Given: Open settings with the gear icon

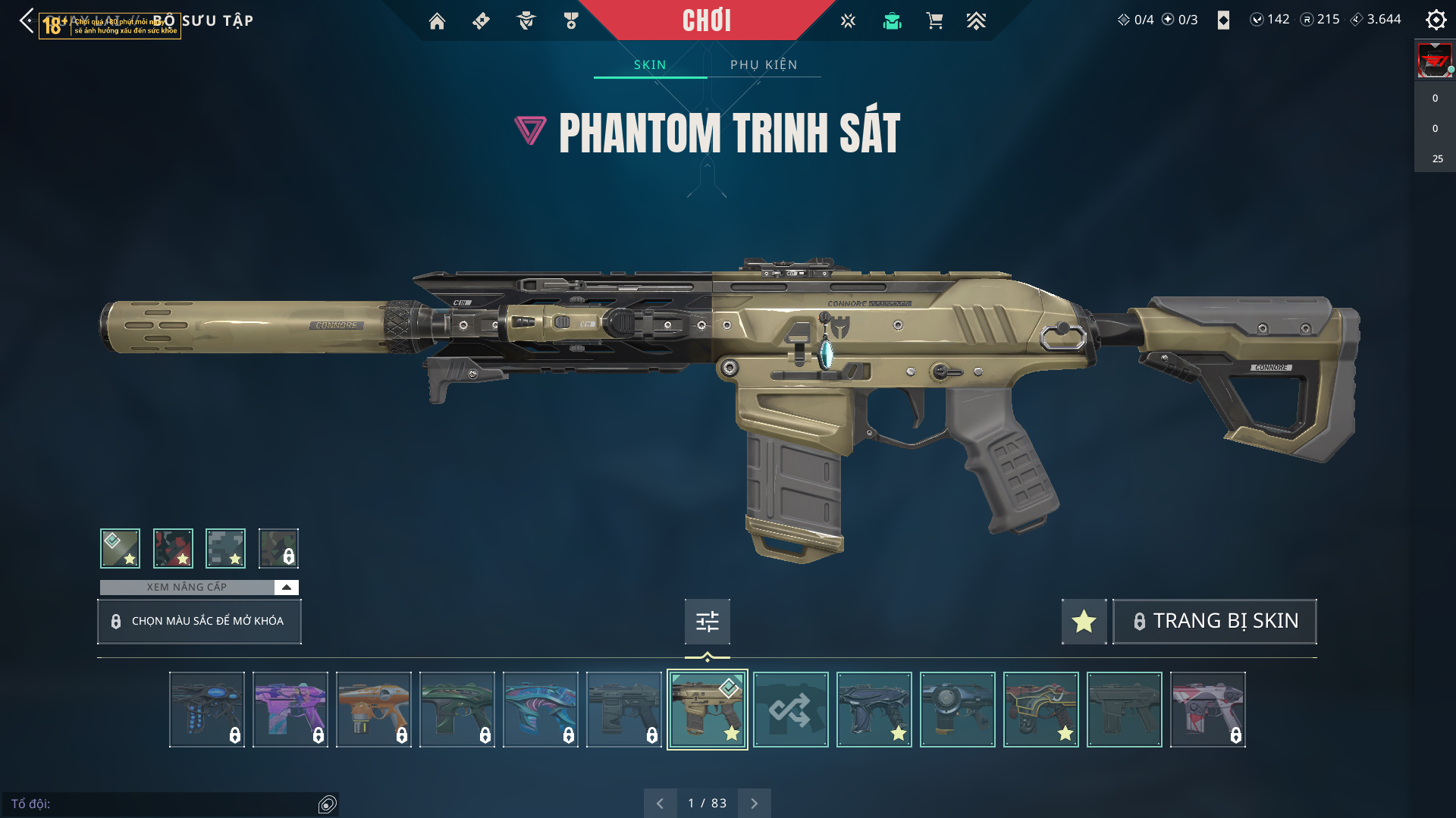Looking at the screenshot, I should click(x=1436, y=20).
